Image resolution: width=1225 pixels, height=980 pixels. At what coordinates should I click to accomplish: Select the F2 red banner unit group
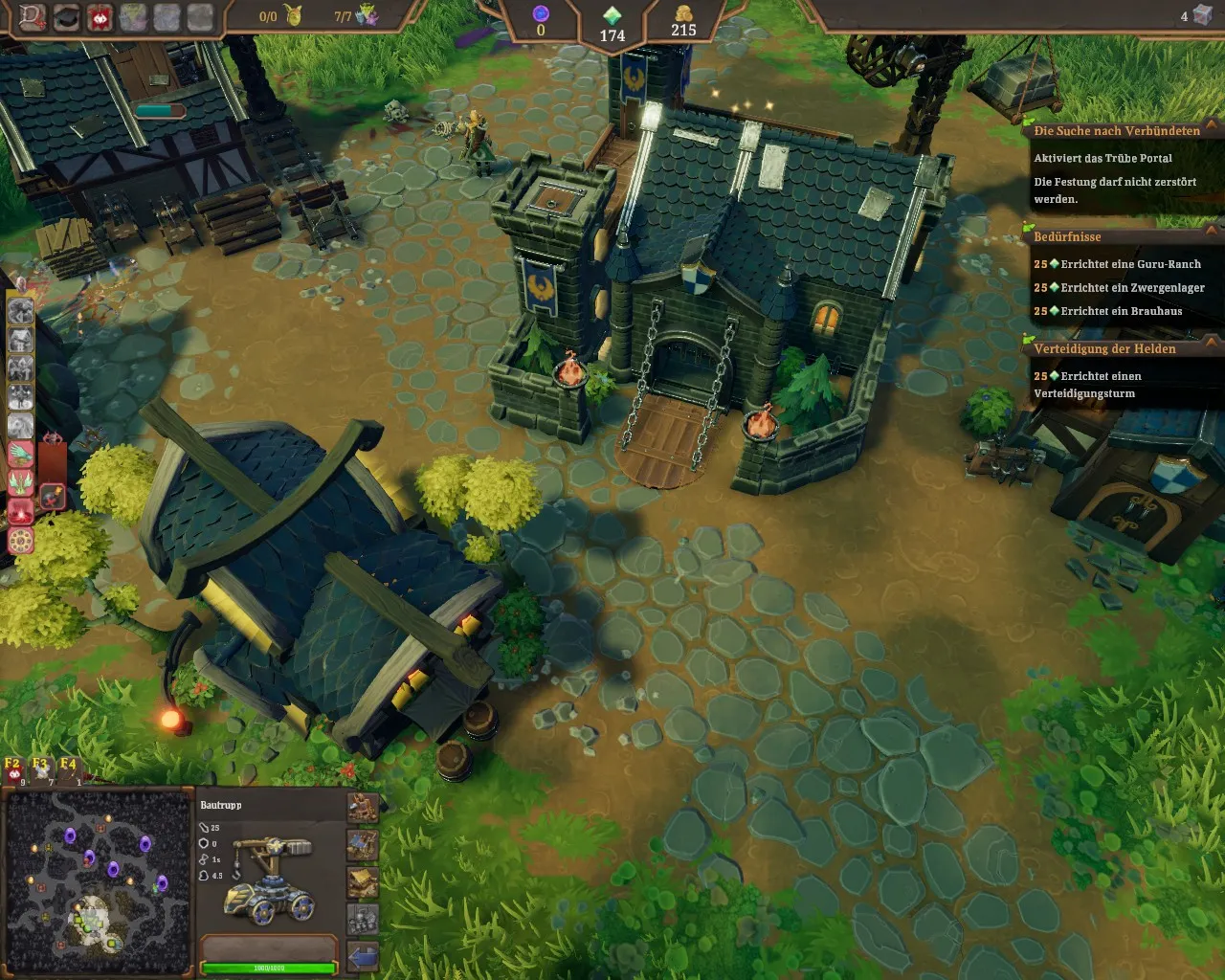(x=13, y=768)
